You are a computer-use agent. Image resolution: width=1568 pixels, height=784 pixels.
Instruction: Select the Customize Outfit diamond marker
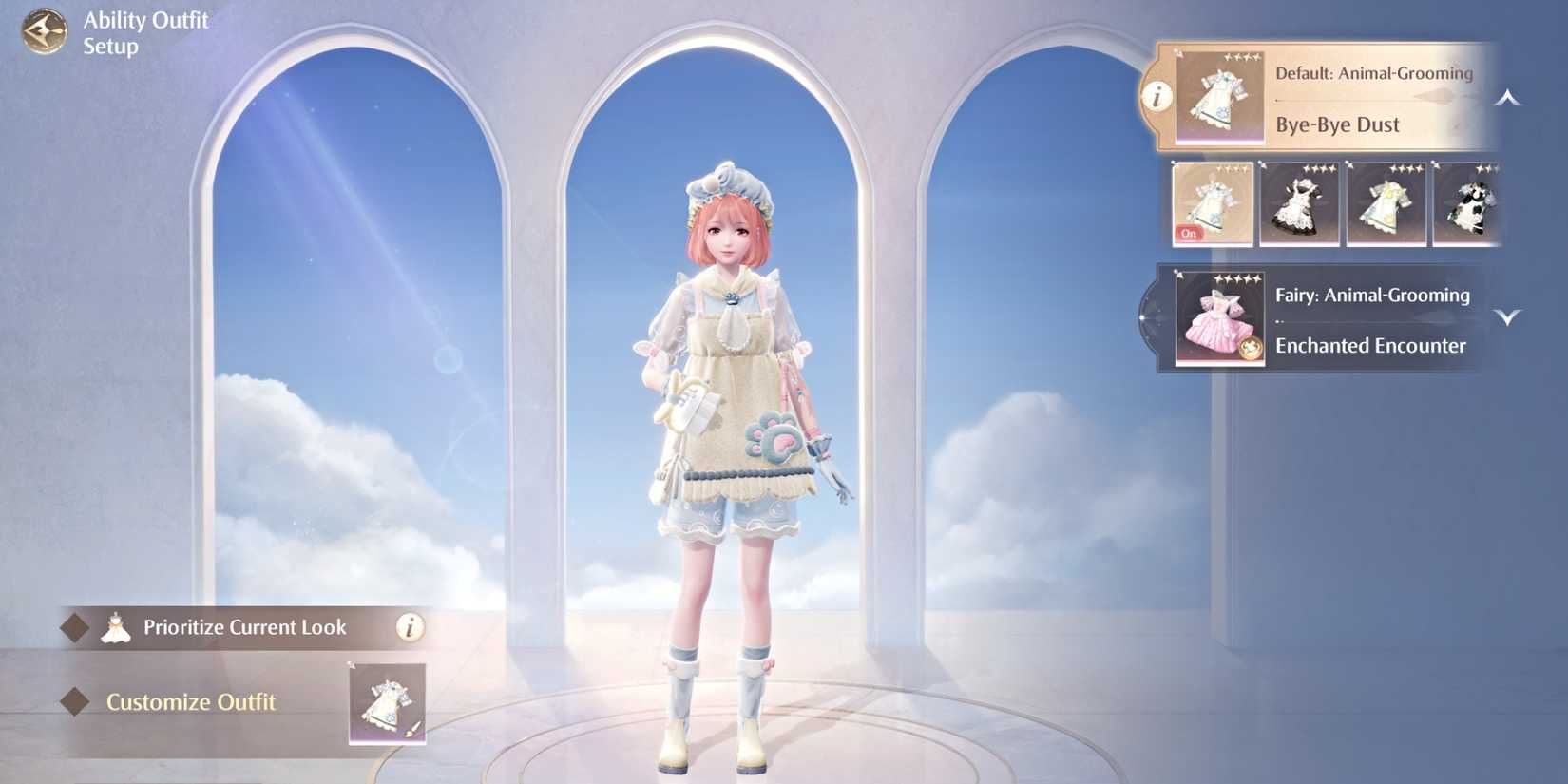[x=74, y=703]
